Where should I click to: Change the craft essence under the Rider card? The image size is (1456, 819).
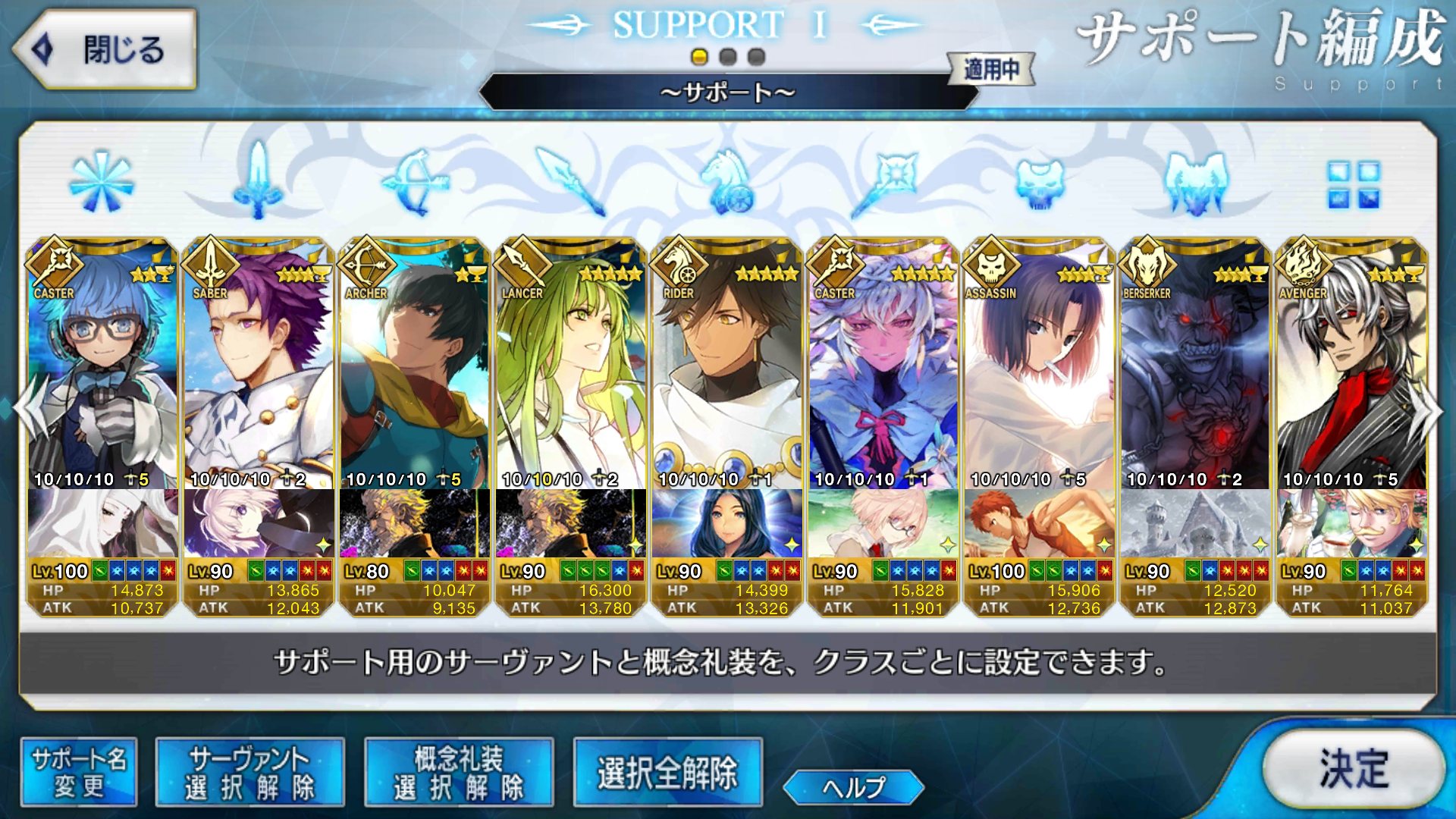point(727,523)
